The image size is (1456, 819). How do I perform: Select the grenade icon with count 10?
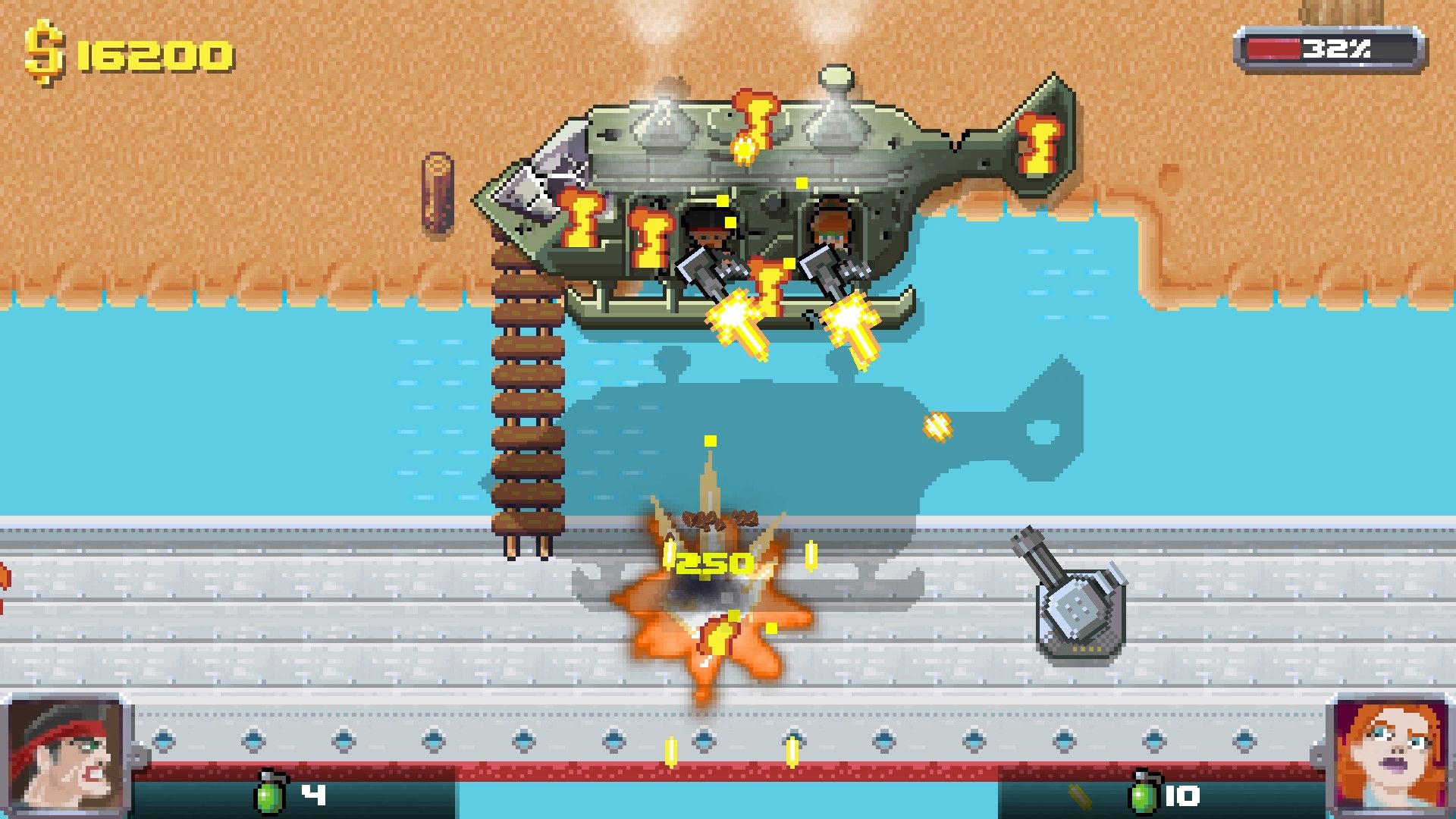(x=1144, y=794)
